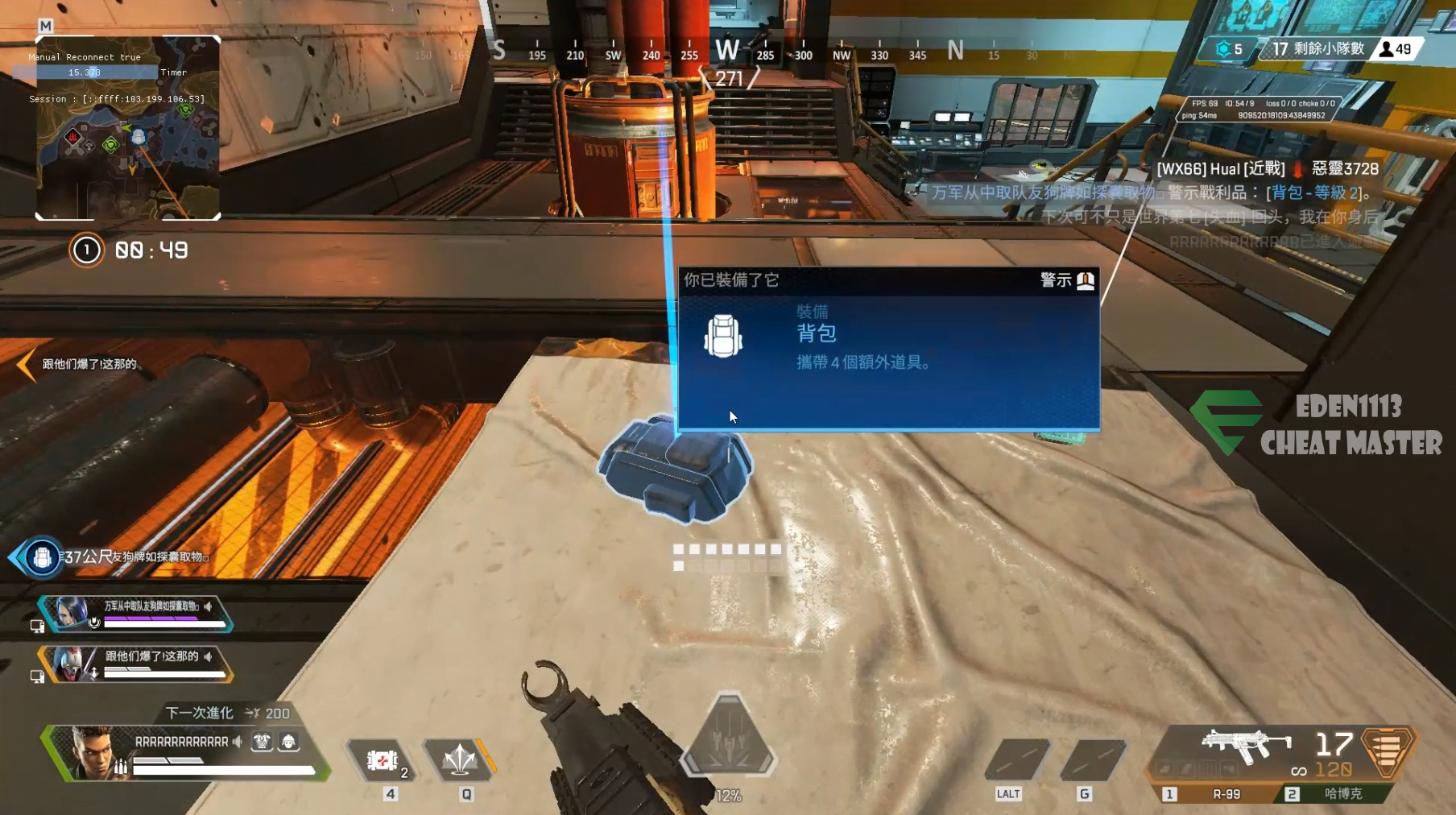The height and width of the screenshot is (815, 1456).
Task: Select the first teammate's portrait banner
Action: [72, 614]
